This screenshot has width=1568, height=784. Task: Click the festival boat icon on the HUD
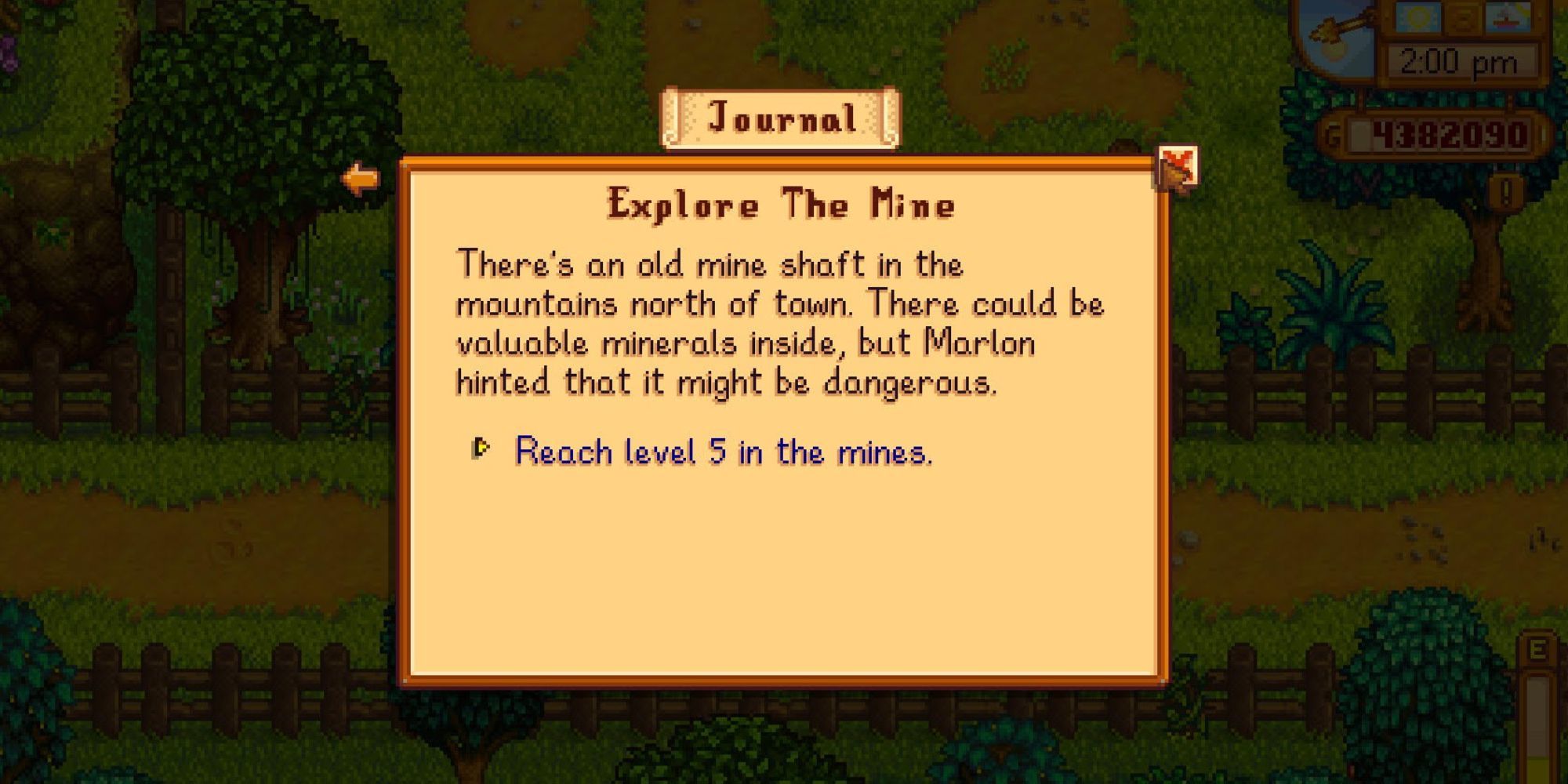point(1508,19)
